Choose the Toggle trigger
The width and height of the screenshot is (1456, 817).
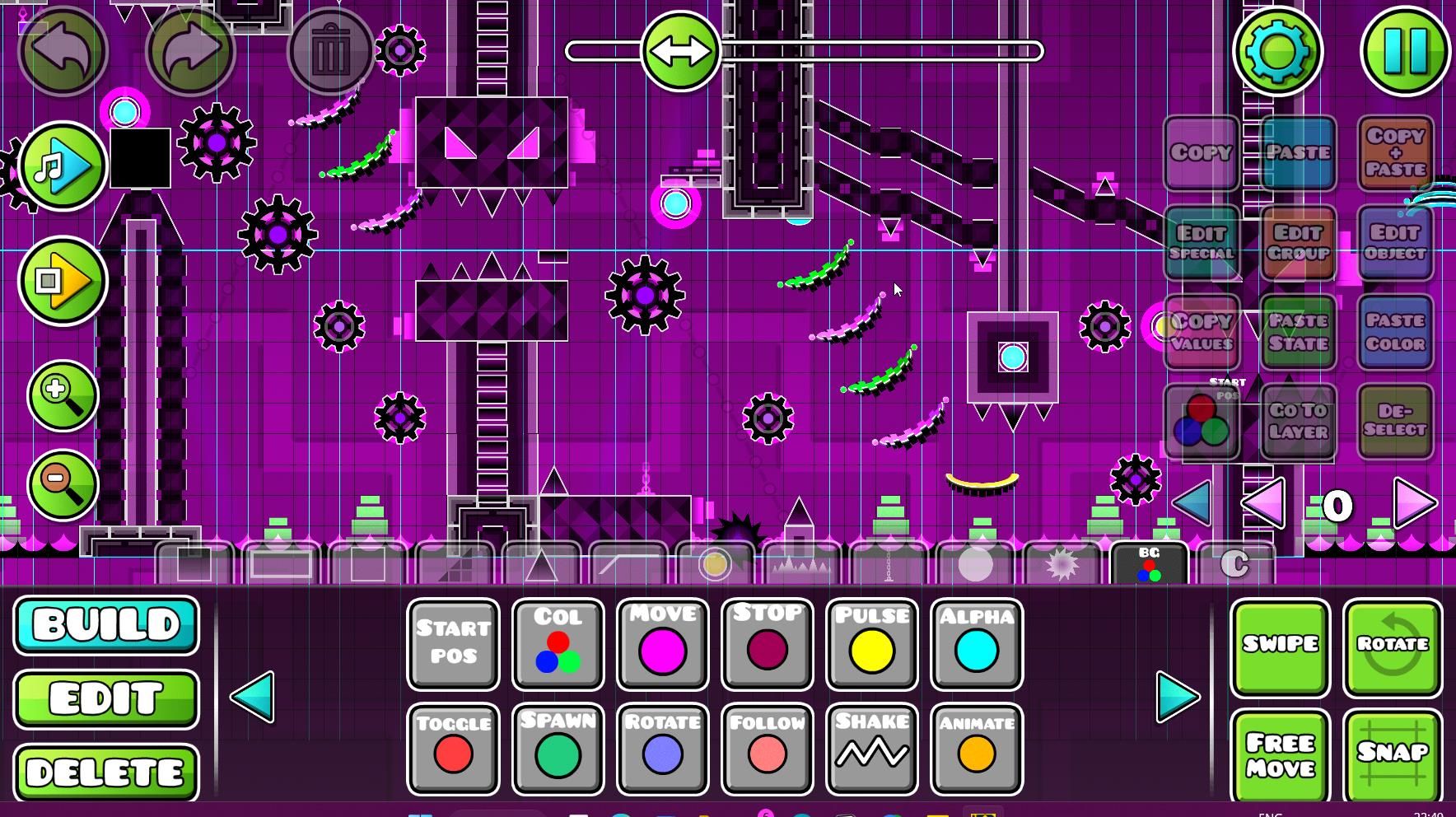(x=453, y=749)
